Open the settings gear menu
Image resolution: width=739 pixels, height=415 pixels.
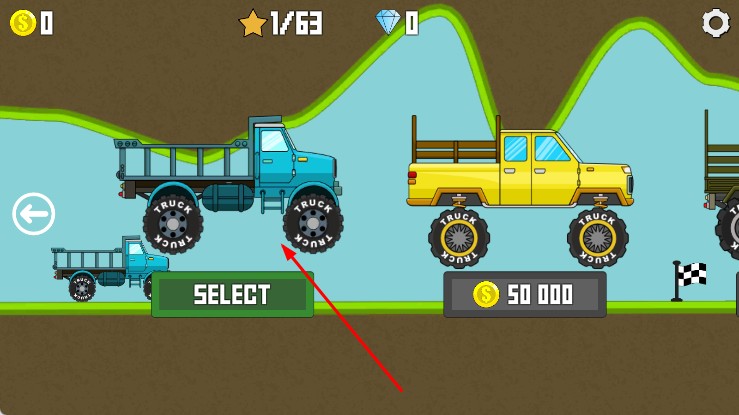coord(715,23)
